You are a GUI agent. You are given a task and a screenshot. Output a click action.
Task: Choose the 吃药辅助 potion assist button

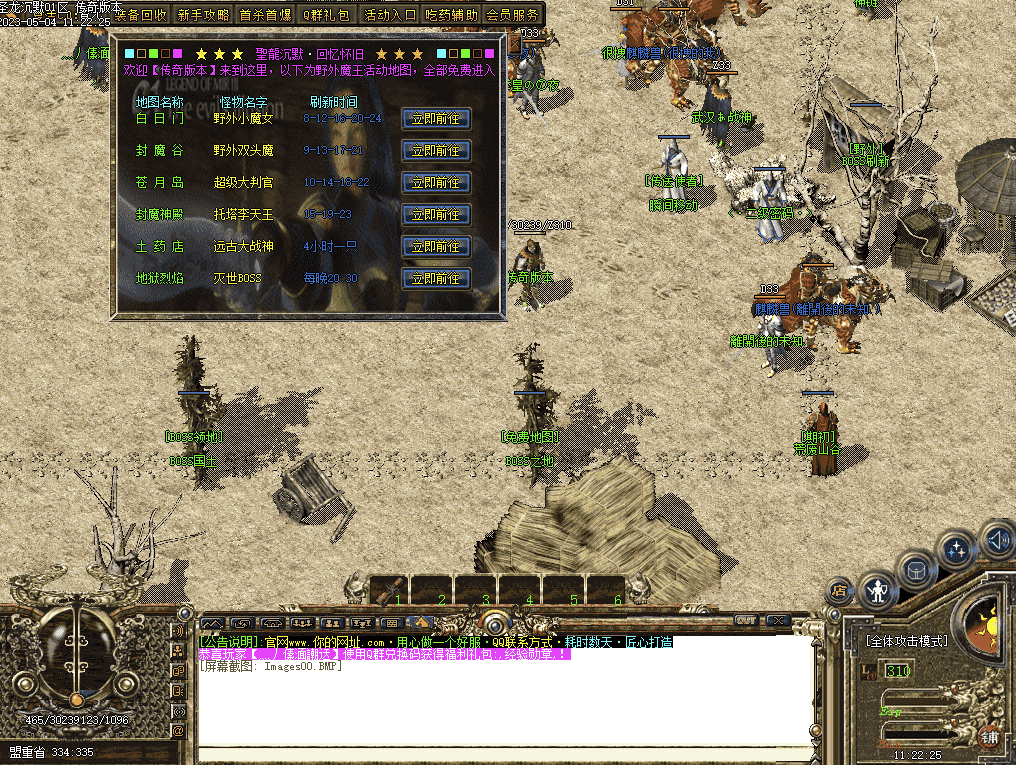pyautogui.click(x=451, y=15)
